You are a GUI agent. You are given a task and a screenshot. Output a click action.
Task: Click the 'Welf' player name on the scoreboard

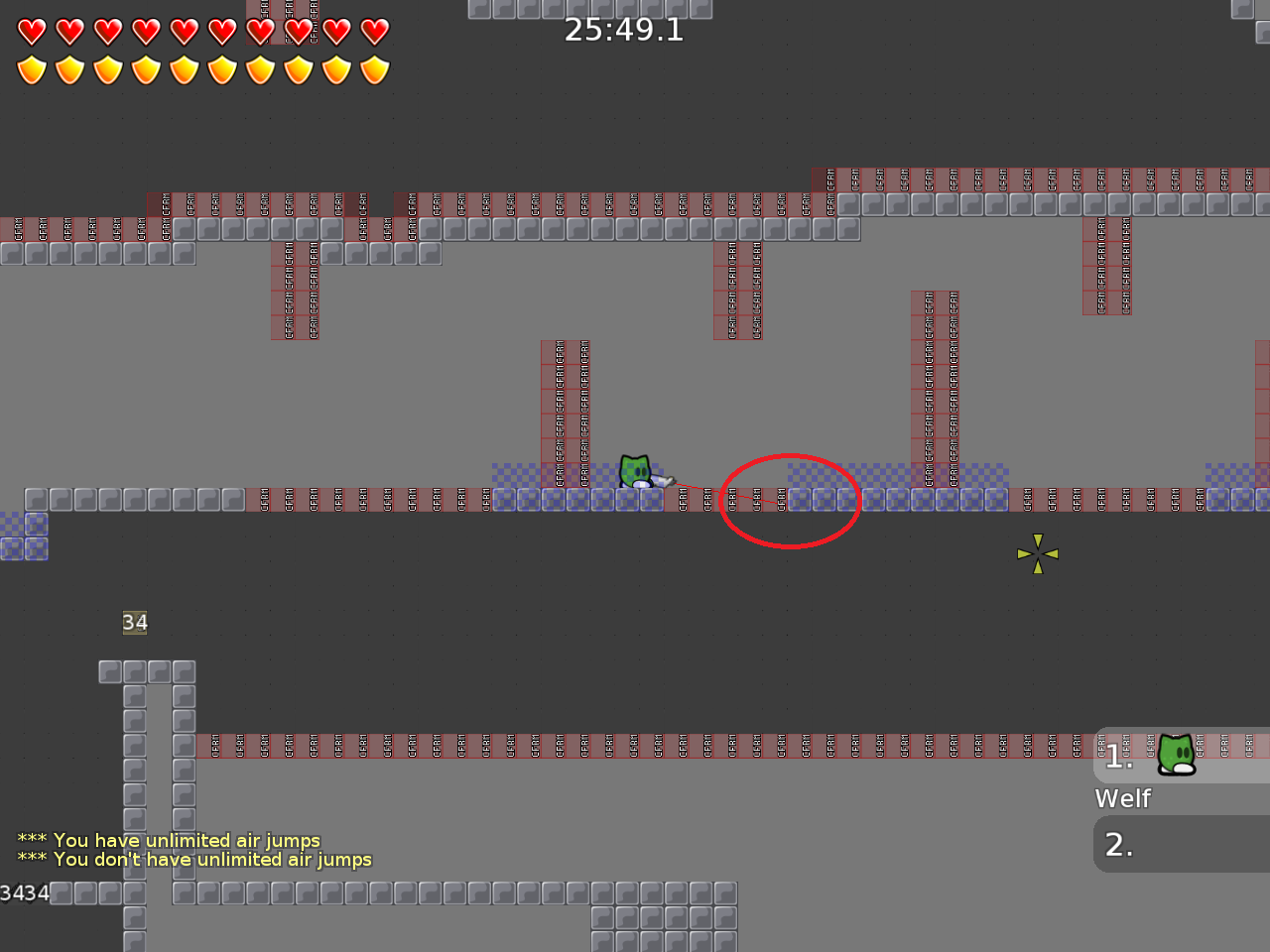[x=1122, y=798]
